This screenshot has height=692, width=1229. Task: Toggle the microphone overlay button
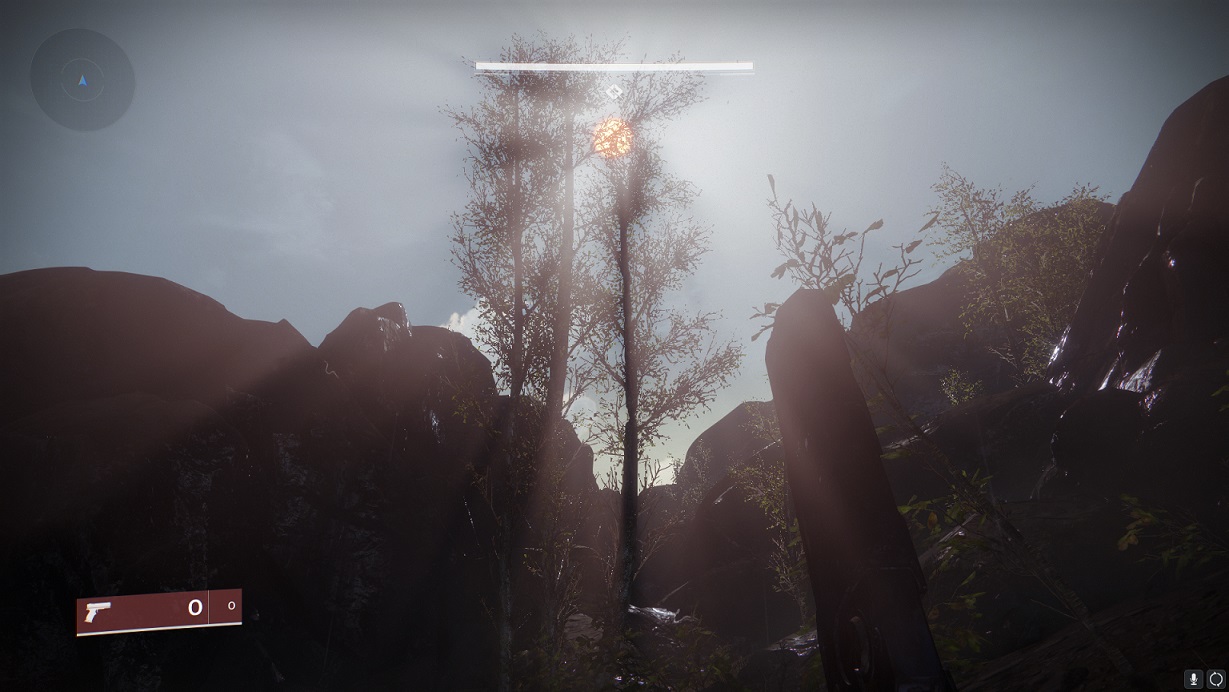click(x=1194, y=678)
